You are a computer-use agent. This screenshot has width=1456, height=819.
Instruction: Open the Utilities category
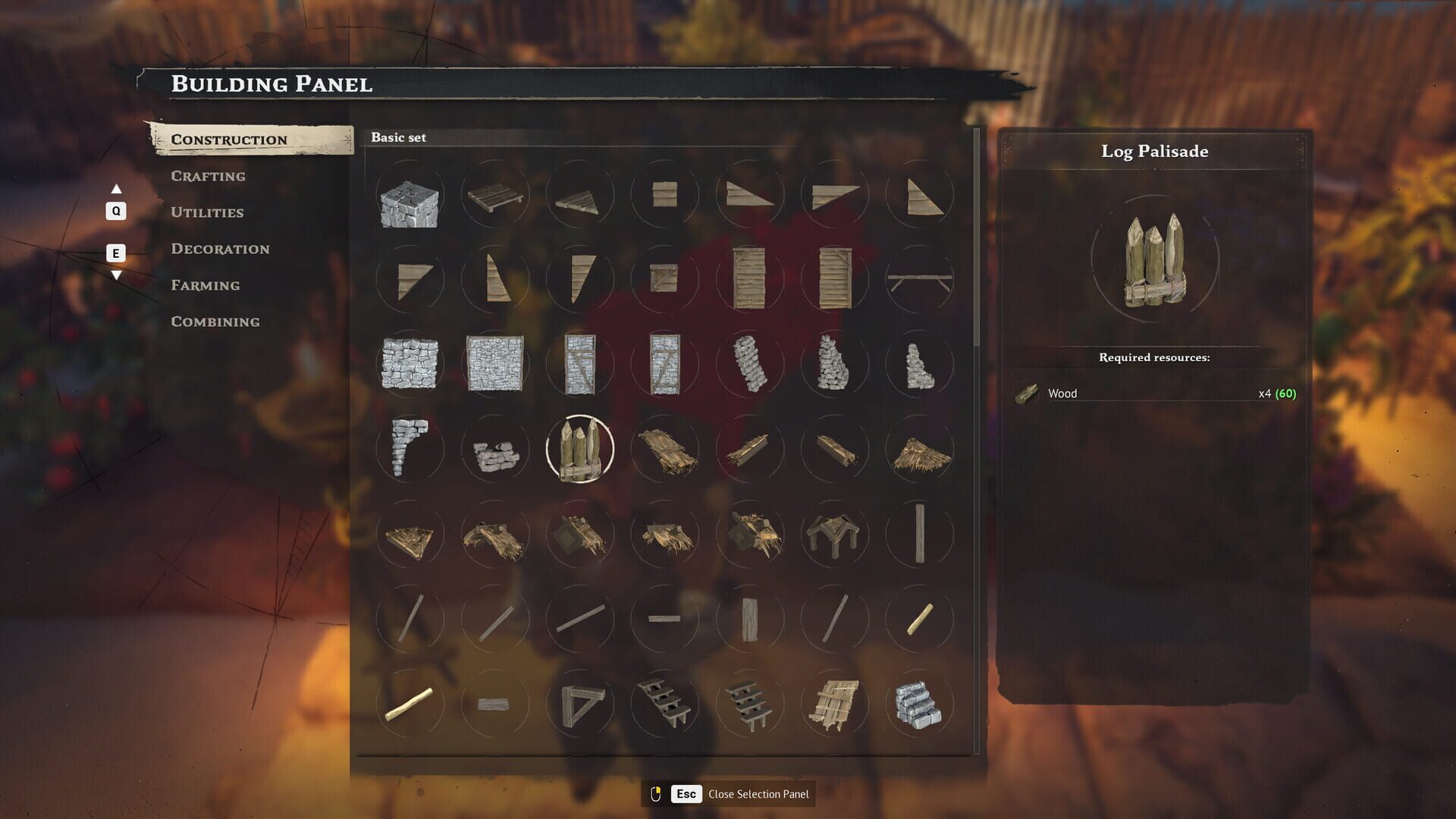[x=207, y=212]
